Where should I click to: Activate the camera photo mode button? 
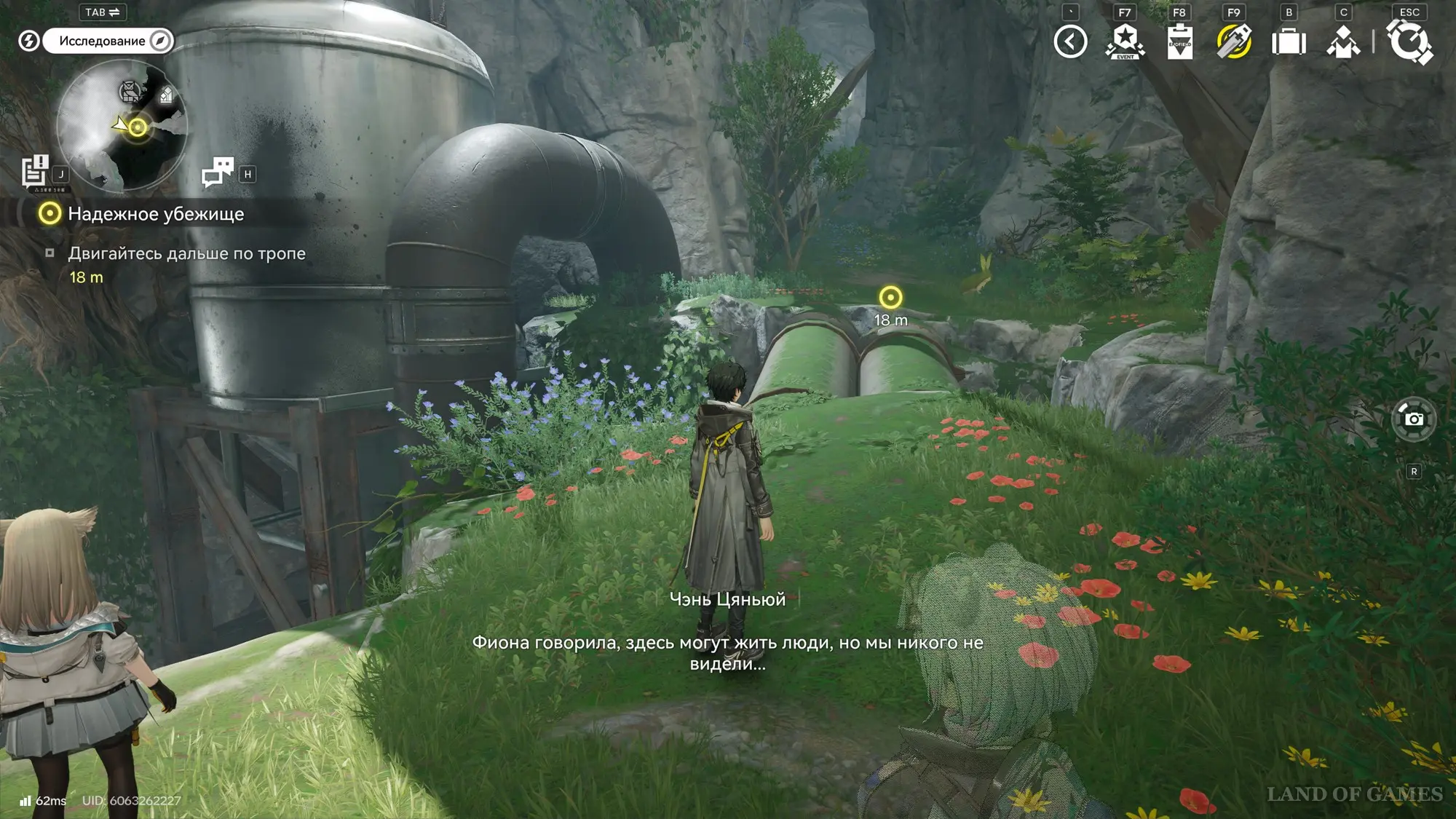click(1414, 419)
